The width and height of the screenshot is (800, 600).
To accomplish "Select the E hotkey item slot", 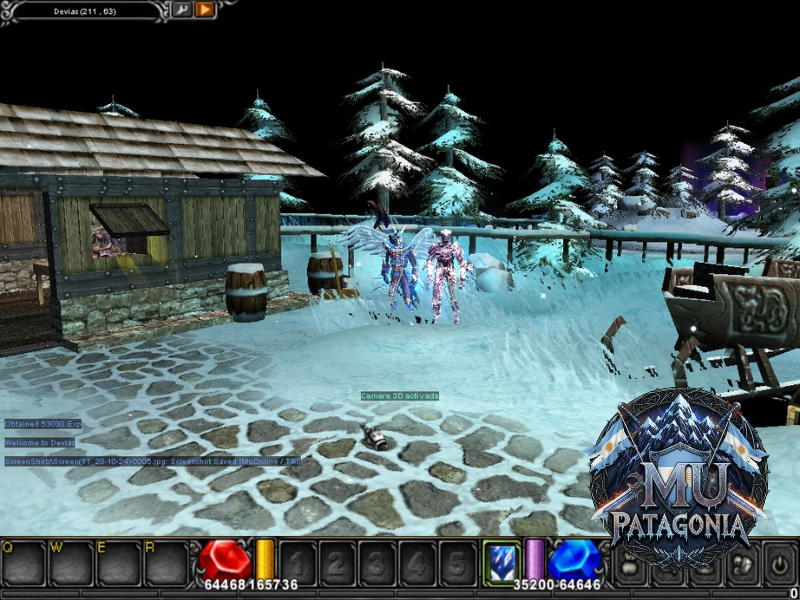I will [118, 563].
